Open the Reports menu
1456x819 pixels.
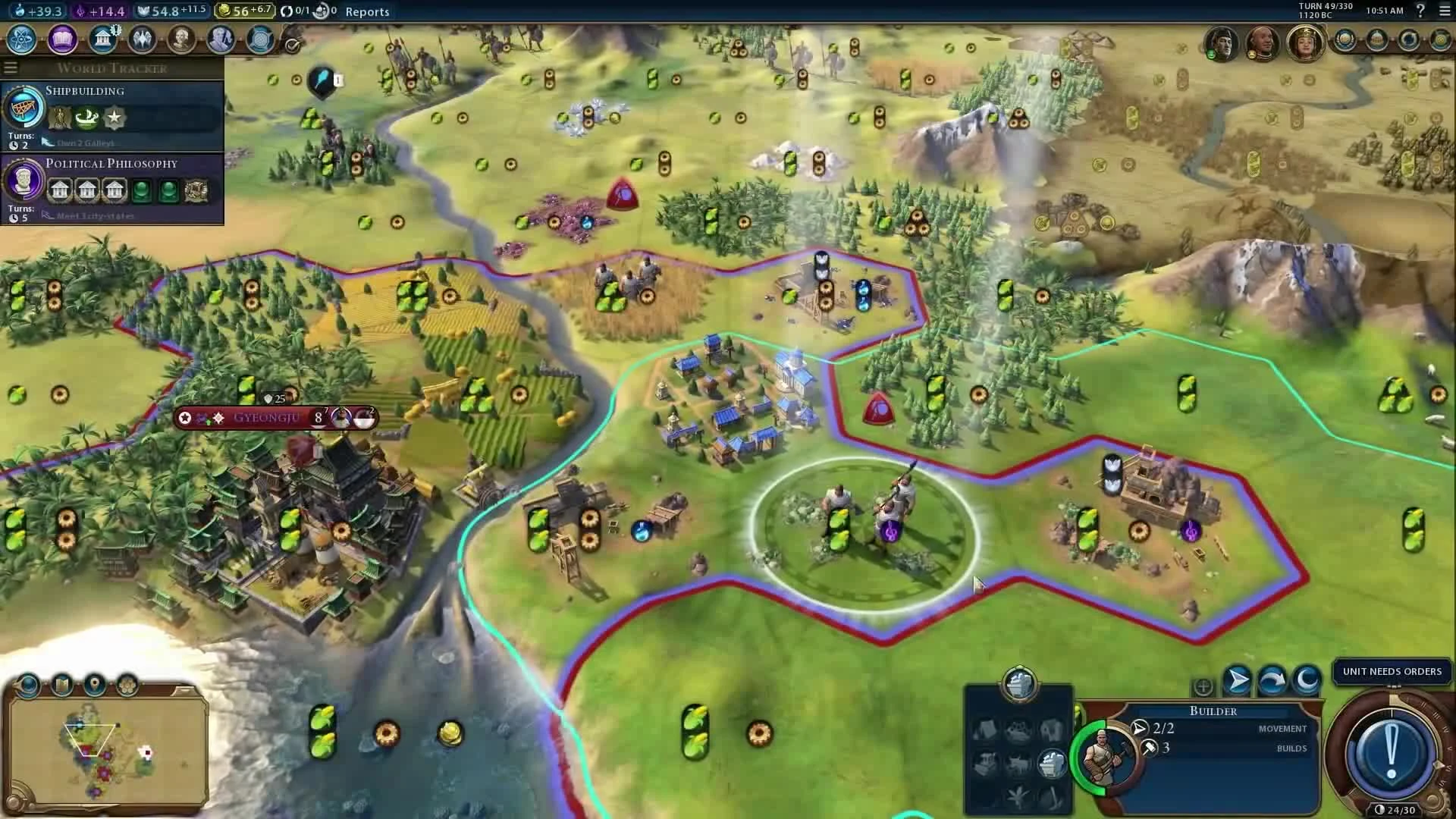367,12
